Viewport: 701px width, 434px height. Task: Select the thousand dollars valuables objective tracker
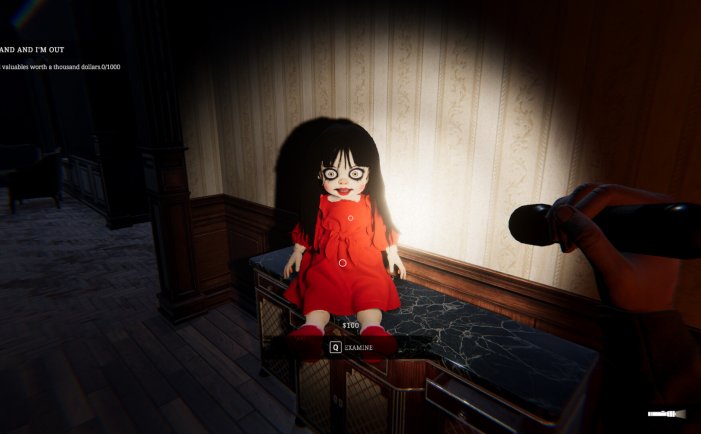(61, 67)
